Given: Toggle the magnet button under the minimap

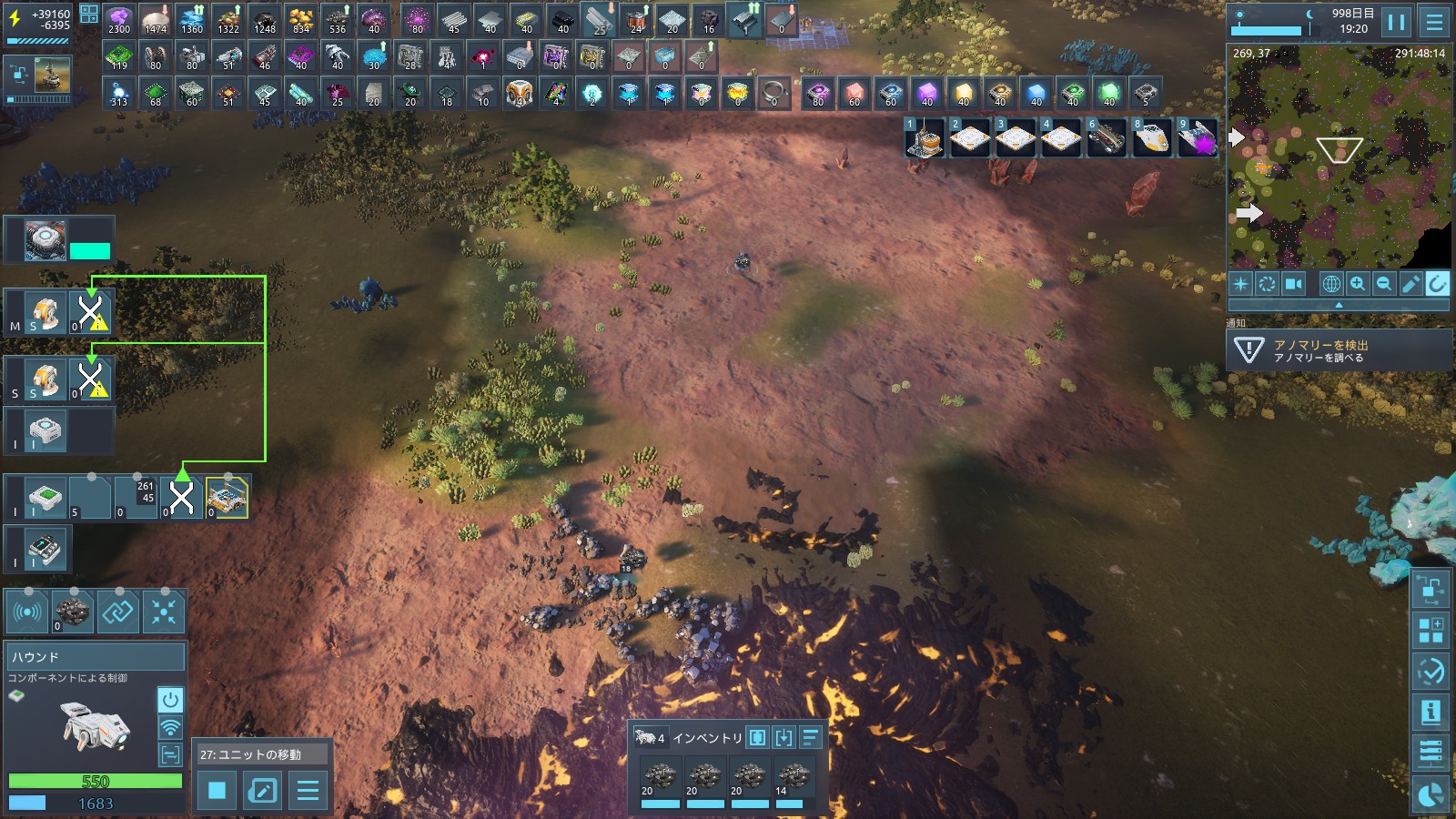Looking at the screenshot, I should pos(1437,284).
